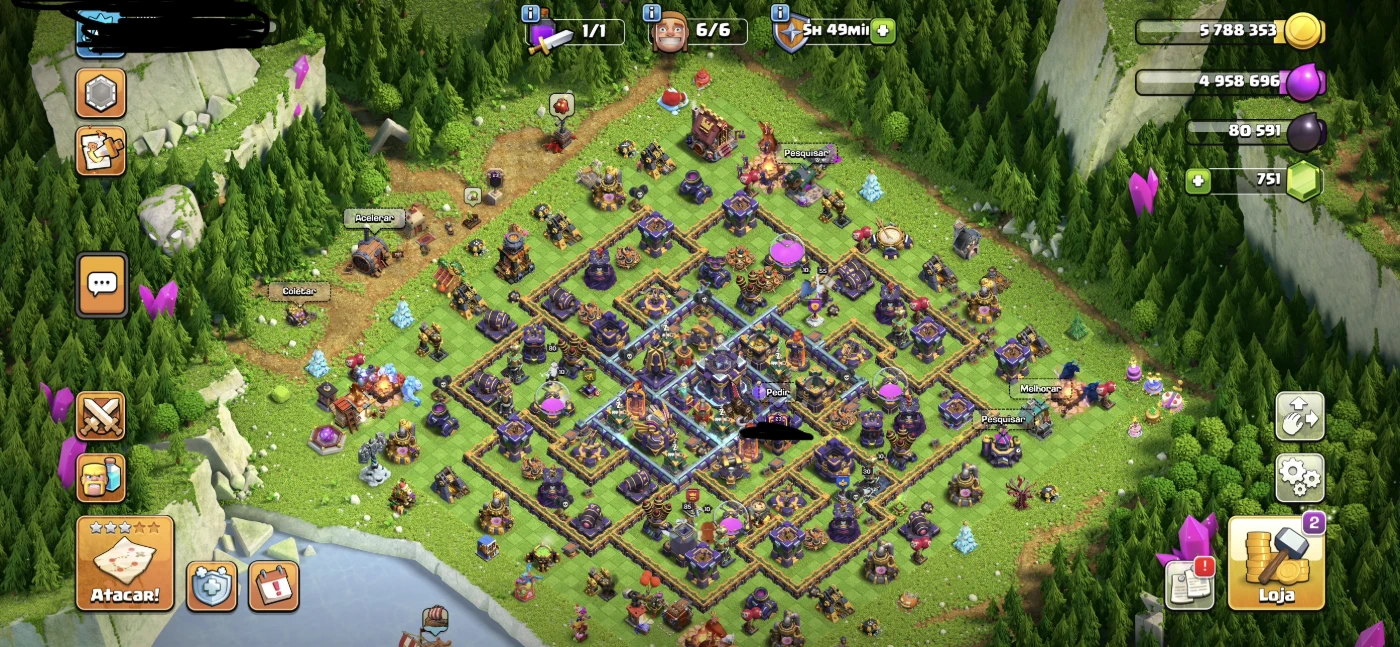This screenshot has height=647, width=1400.
Task: Open the blue shield plus button beside Atacar
Action: (x=212, y=585)
